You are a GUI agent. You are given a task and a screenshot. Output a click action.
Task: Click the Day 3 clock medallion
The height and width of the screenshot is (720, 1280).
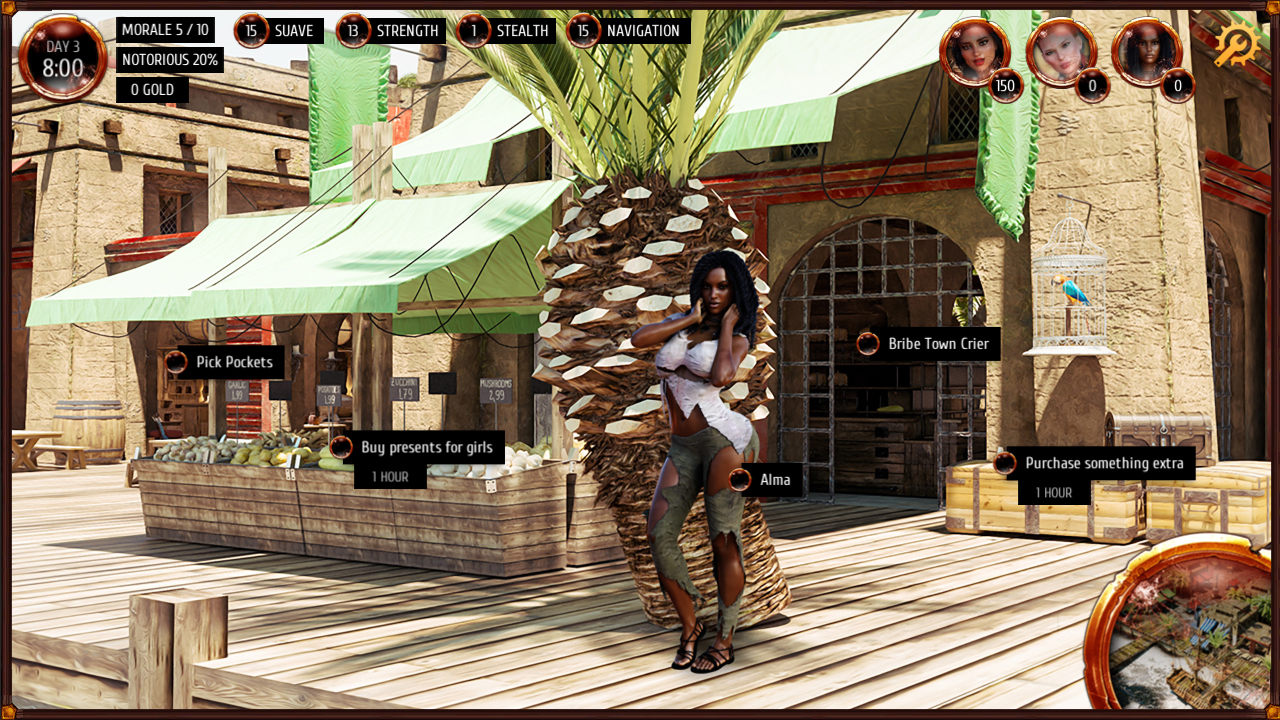tap(62, 59)
